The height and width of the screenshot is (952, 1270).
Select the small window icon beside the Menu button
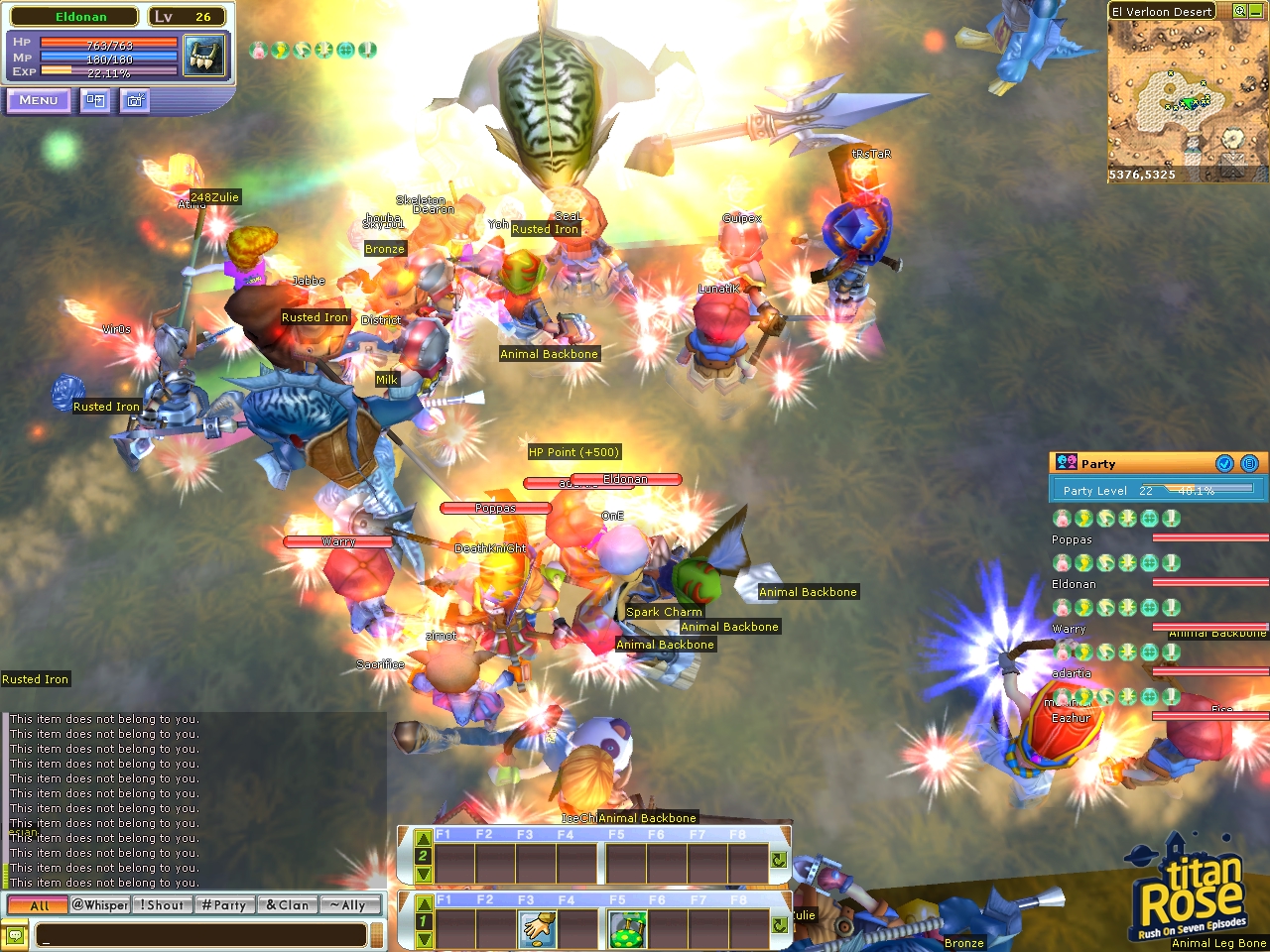94,100
